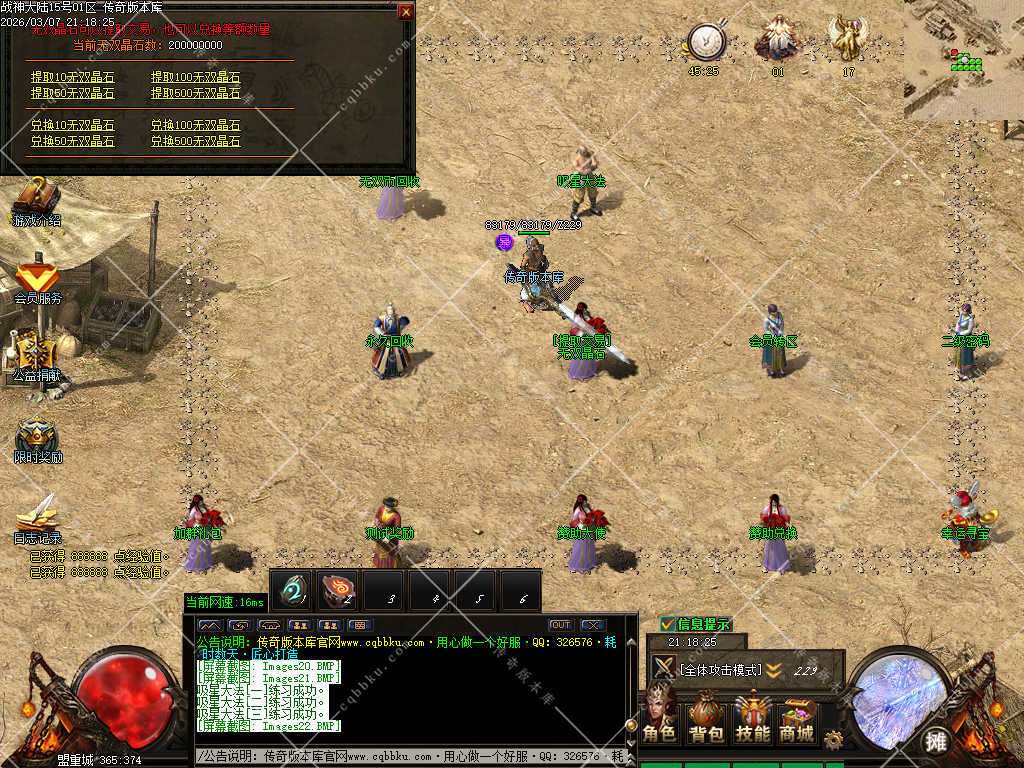Choose 提取10无双晶石 option
This screenshot has width=1024, height=768.
(72, 77)
